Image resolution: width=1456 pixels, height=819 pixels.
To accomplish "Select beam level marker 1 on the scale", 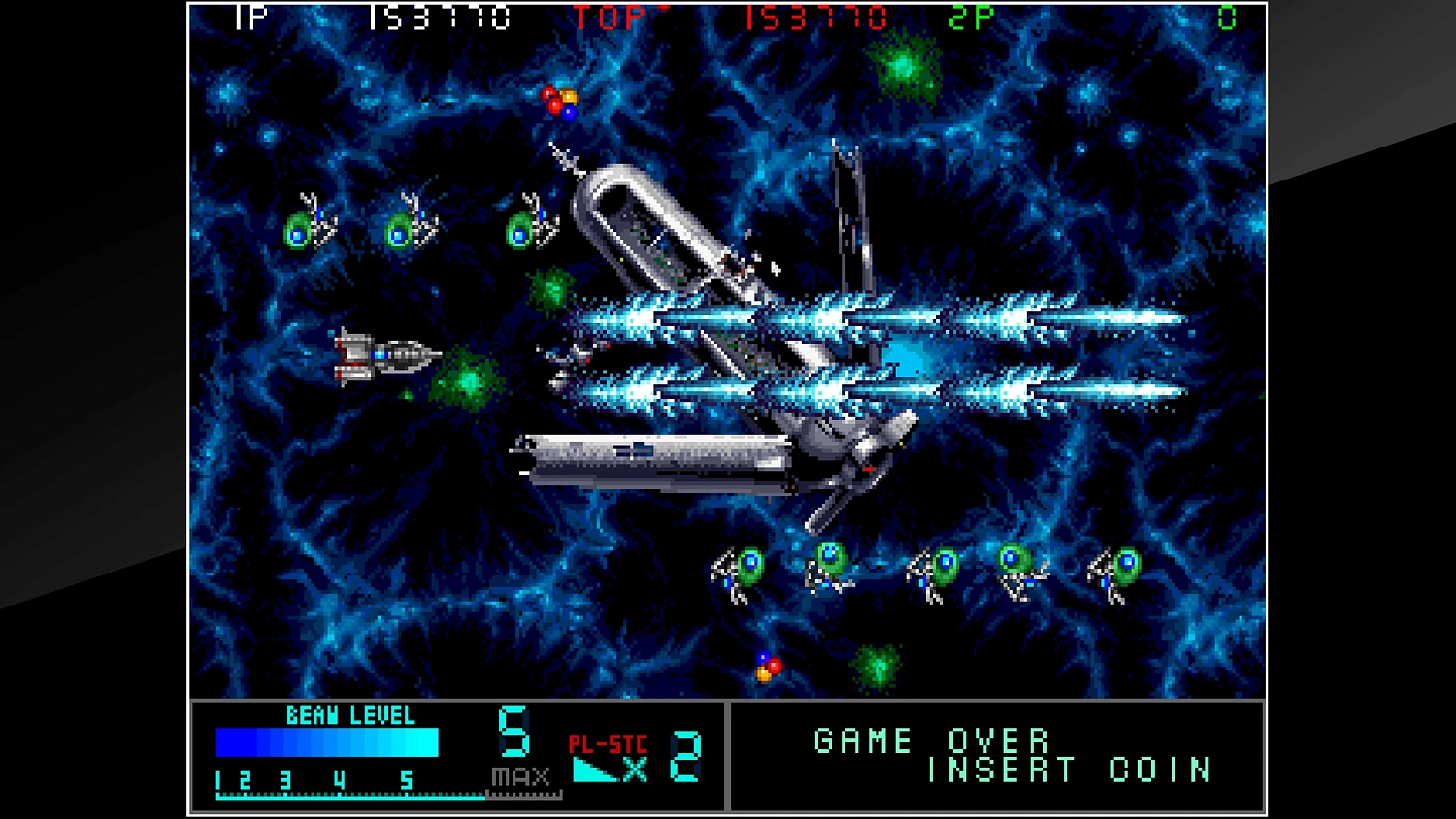I will (220, 777).
